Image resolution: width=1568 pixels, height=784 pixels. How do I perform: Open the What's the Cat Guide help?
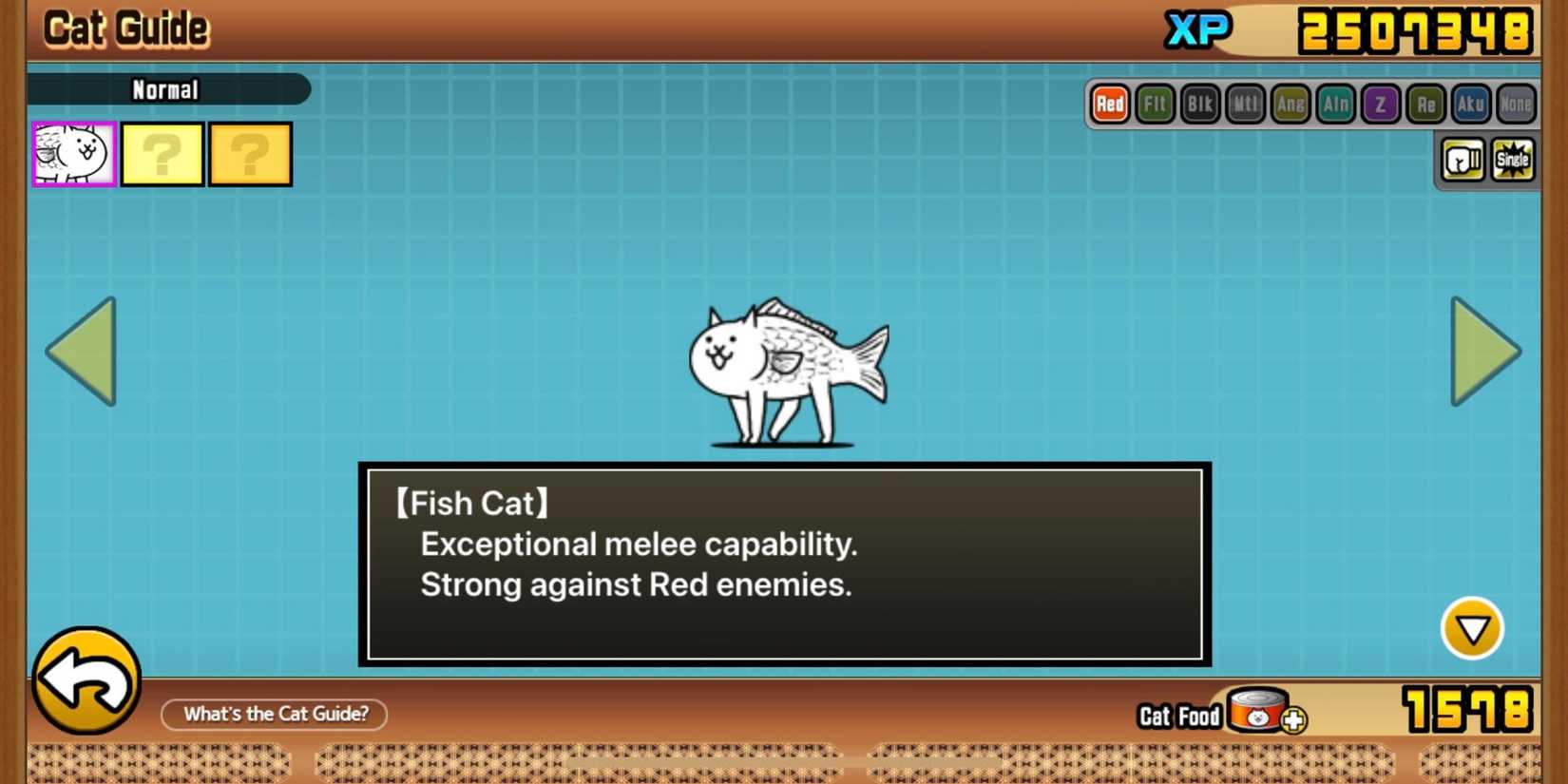(275, 714)
